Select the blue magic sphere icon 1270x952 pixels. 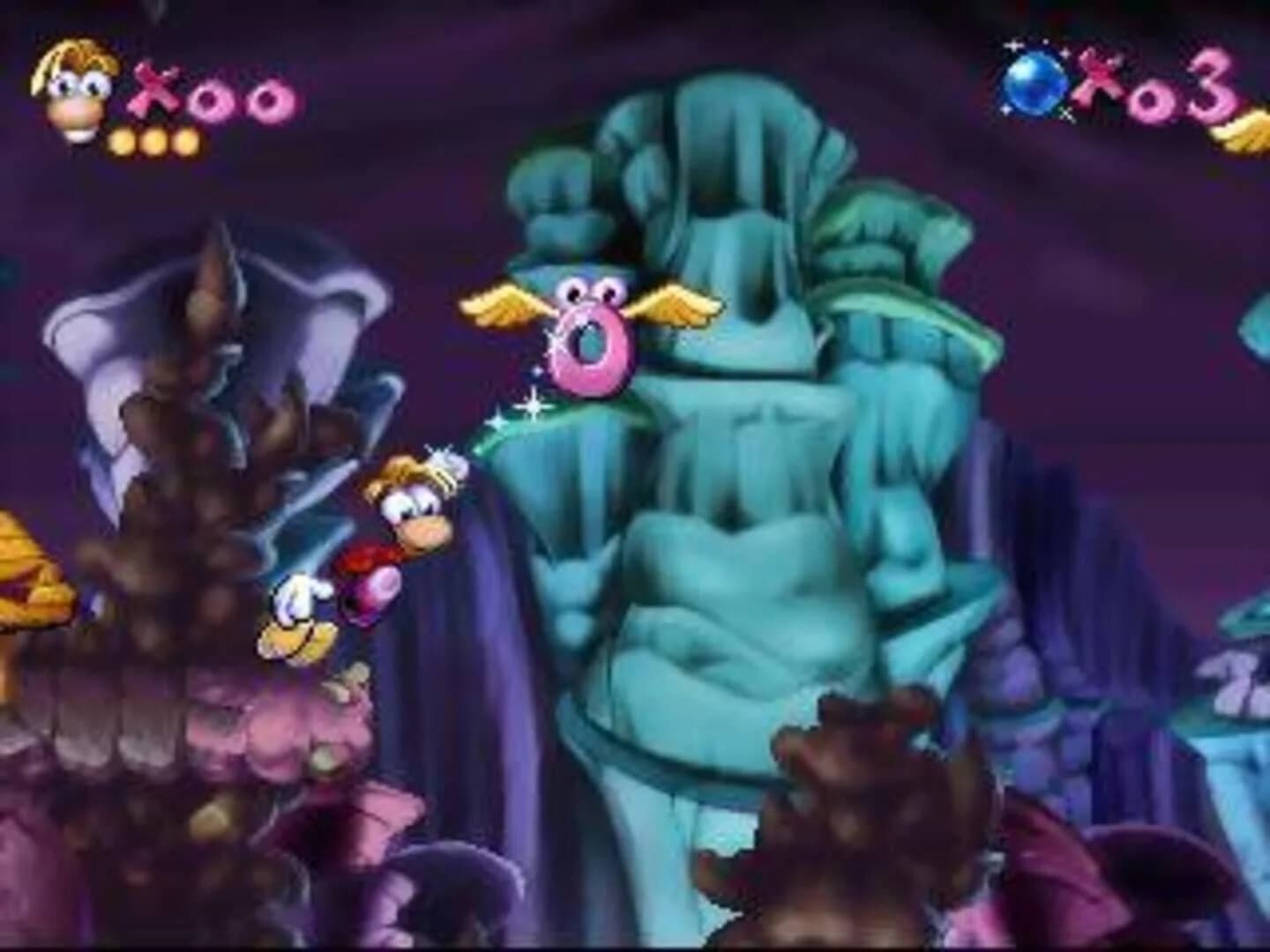pos(1032,84)
